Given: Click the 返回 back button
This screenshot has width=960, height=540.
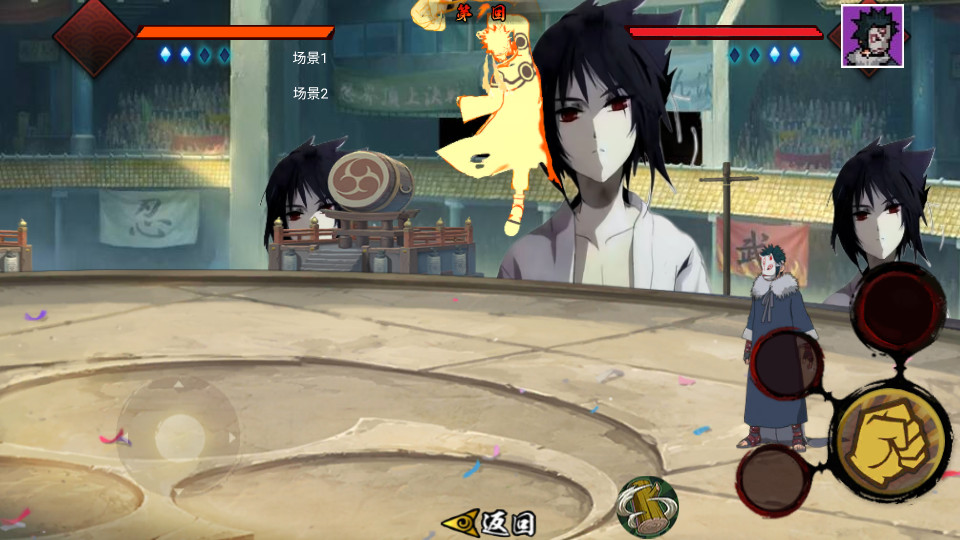Looking at the screenshot, I should pyautogui.click(x=491, y=522).
